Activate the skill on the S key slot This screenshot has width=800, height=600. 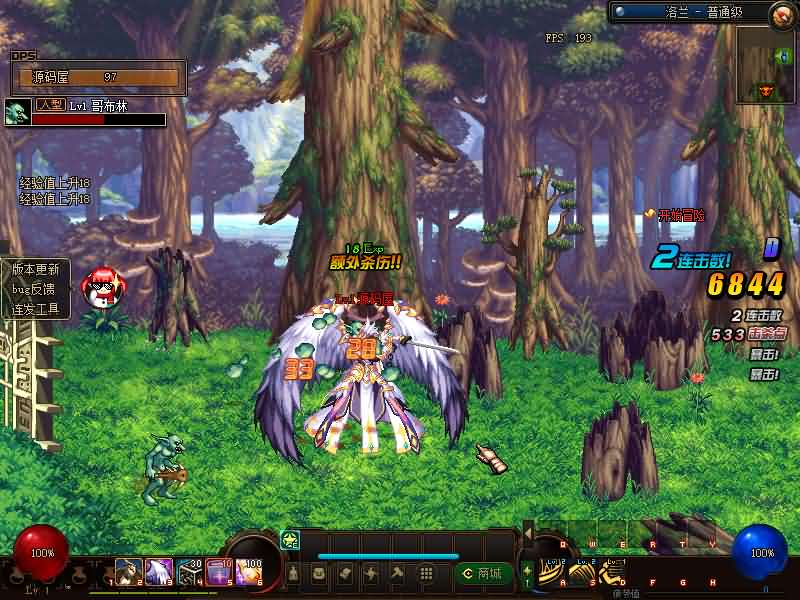point(581,572)
